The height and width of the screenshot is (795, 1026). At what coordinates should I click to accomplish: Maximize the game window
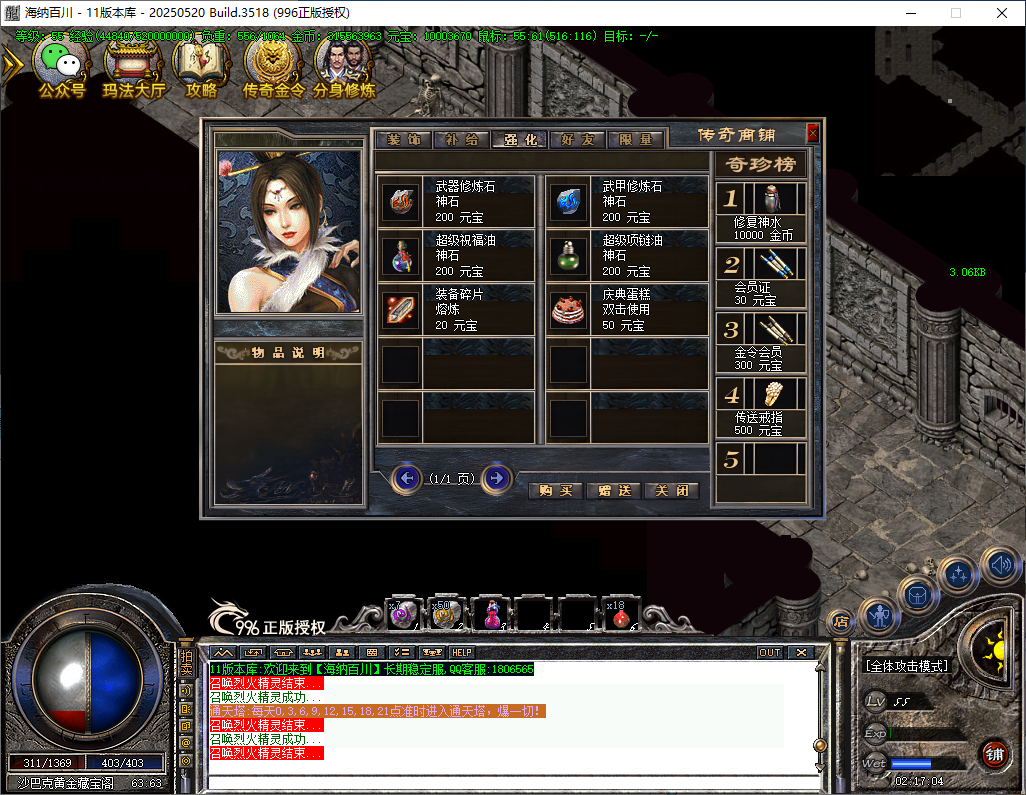click(x=955, y=13)
